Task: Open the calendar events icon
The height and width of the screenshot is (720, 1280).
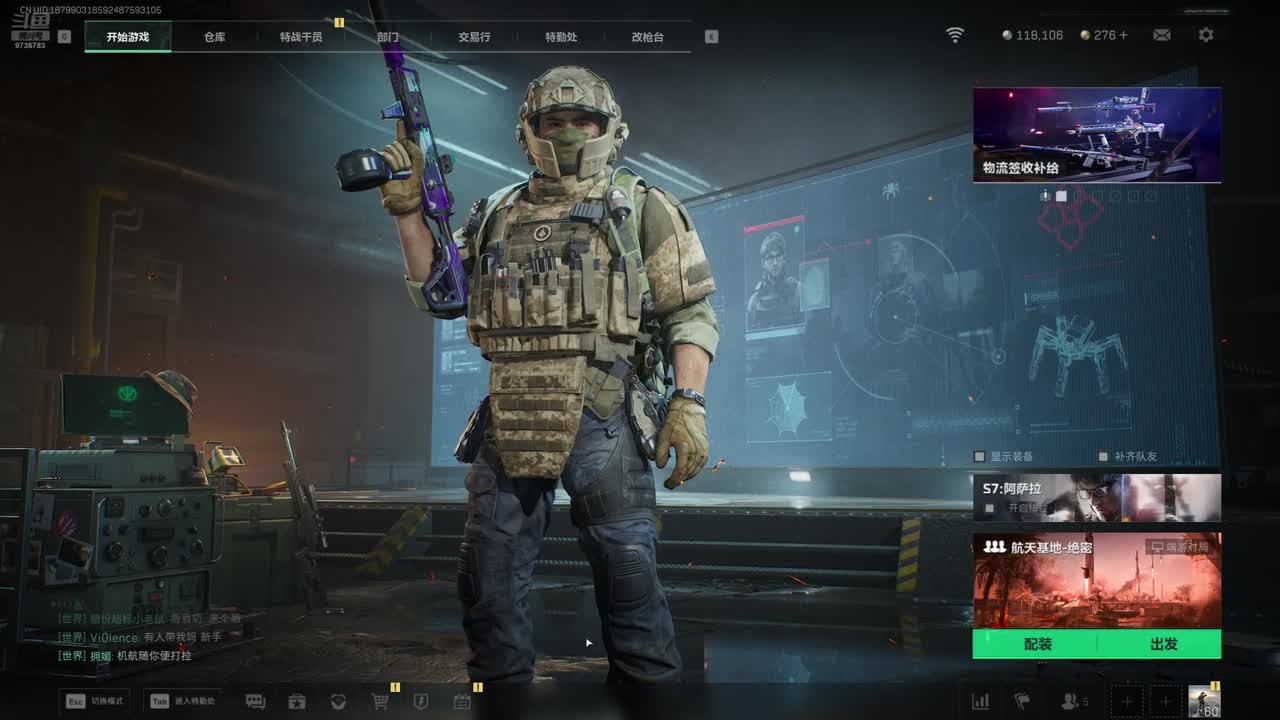Action: coord(462,702)
